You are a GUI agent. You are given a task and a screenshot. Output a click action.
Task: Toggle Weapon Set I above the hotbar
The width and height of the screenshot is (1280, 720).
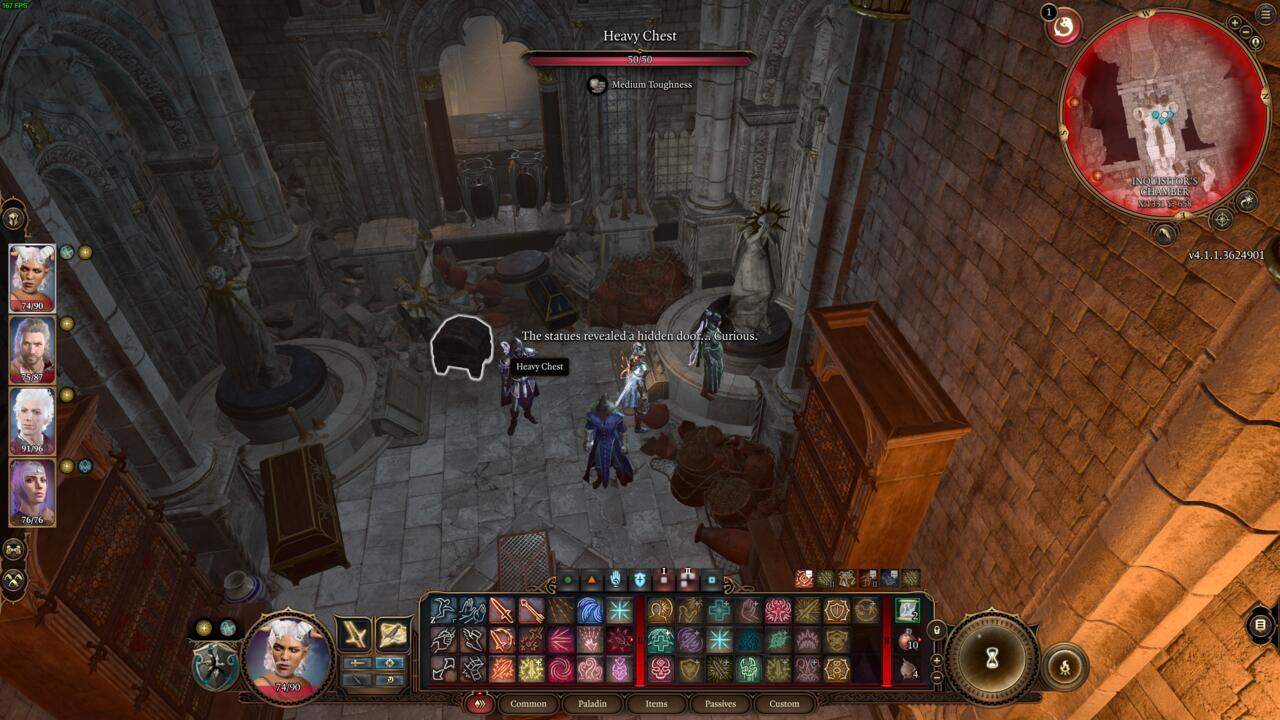[663, 577]
